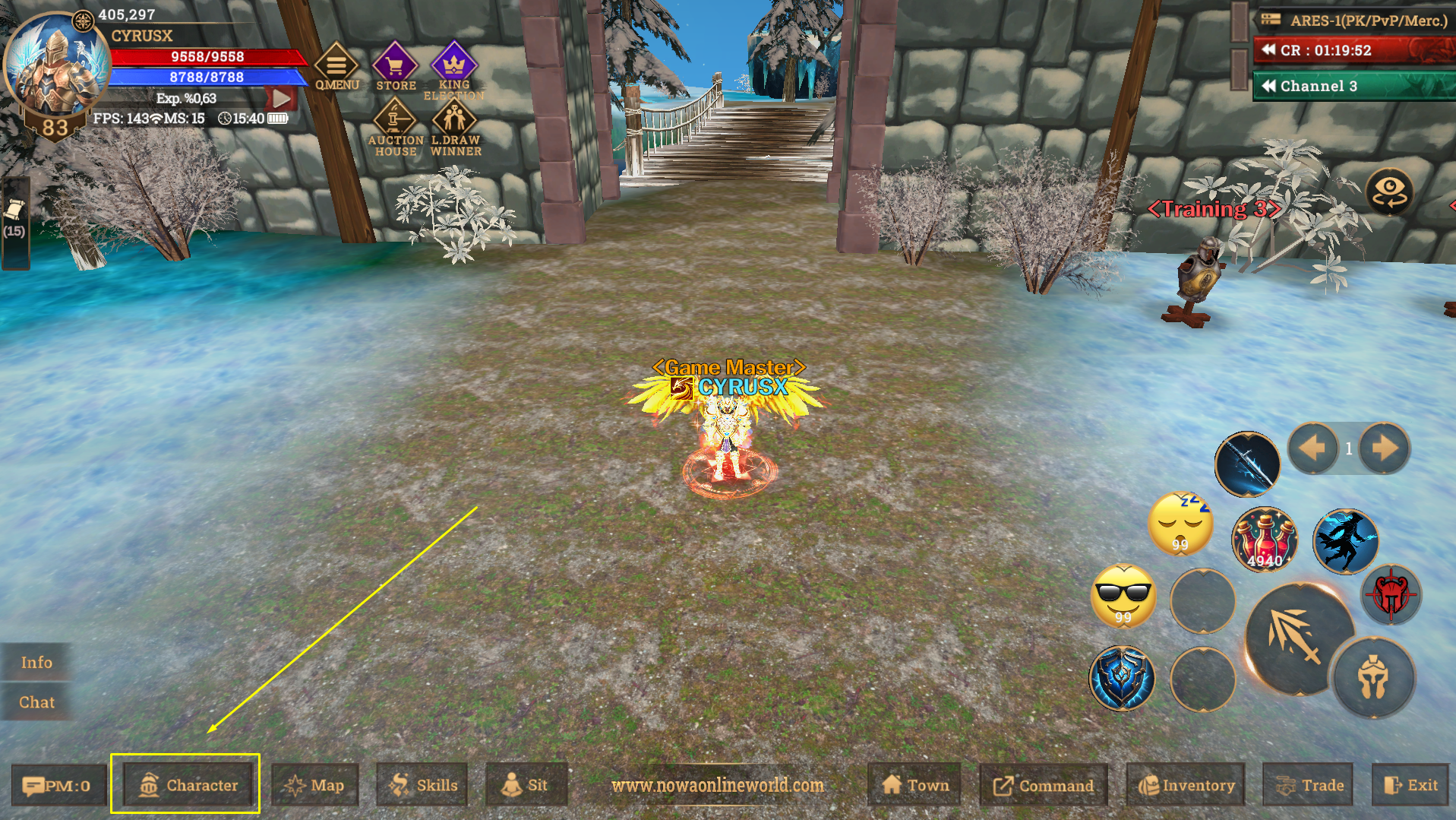Toggle the camera eye view mode
1456x820 pixels.
(x=1390, y=192)
